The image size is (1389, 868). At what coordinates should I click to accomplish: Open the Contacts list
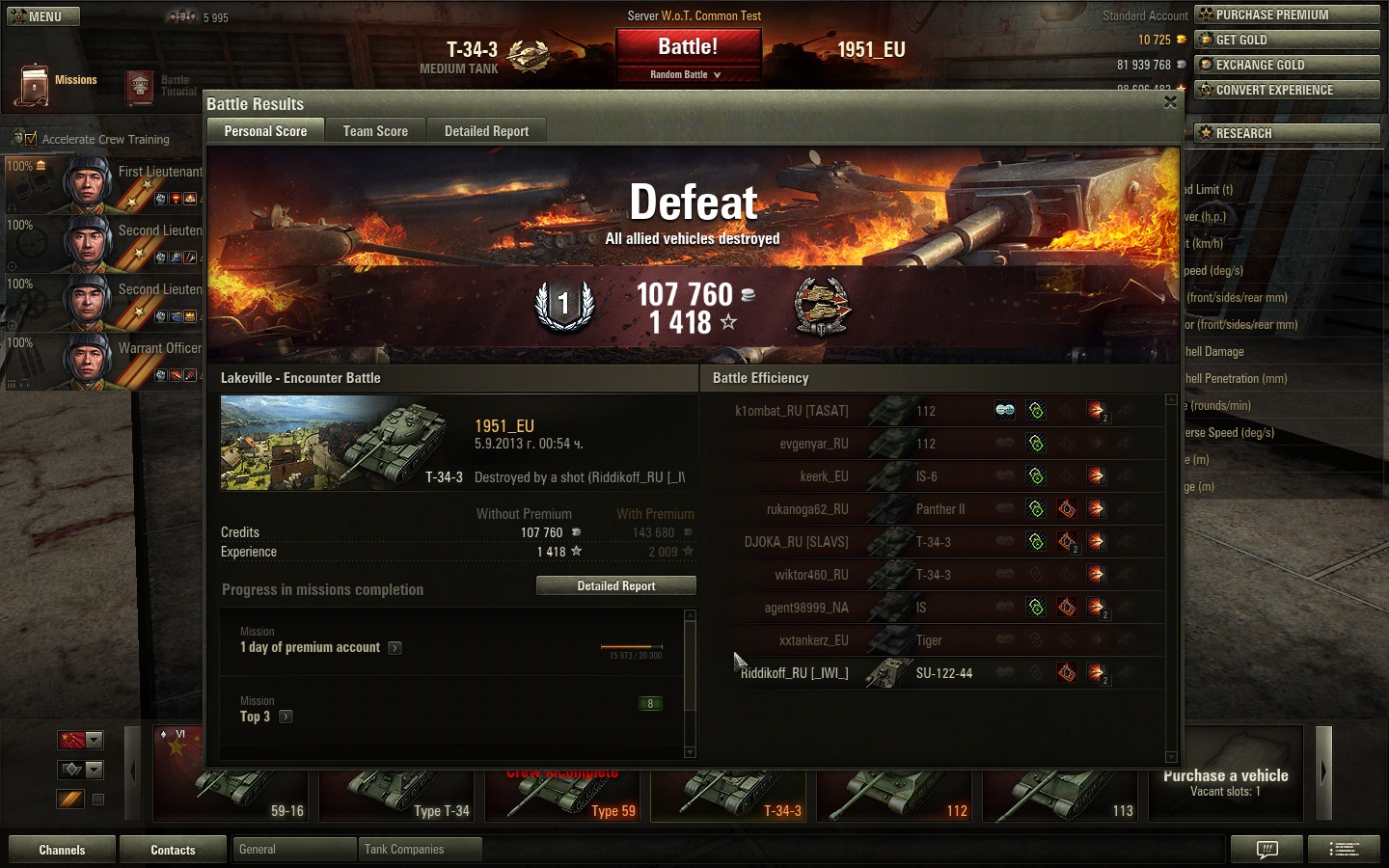[x=173, y=850]
